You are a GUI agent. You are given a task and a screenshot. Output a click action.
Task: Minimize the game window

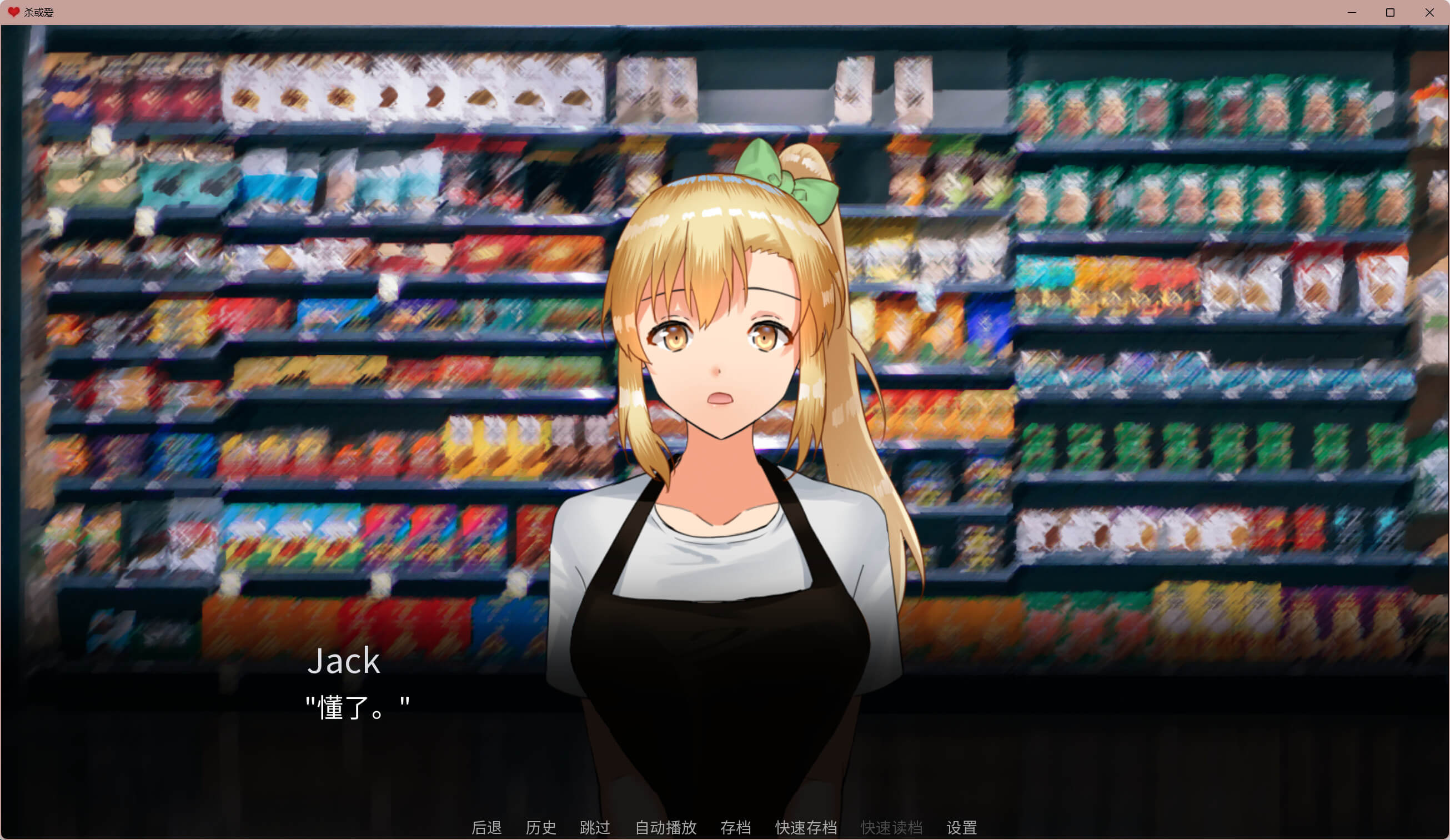[x=1352, y=12]
